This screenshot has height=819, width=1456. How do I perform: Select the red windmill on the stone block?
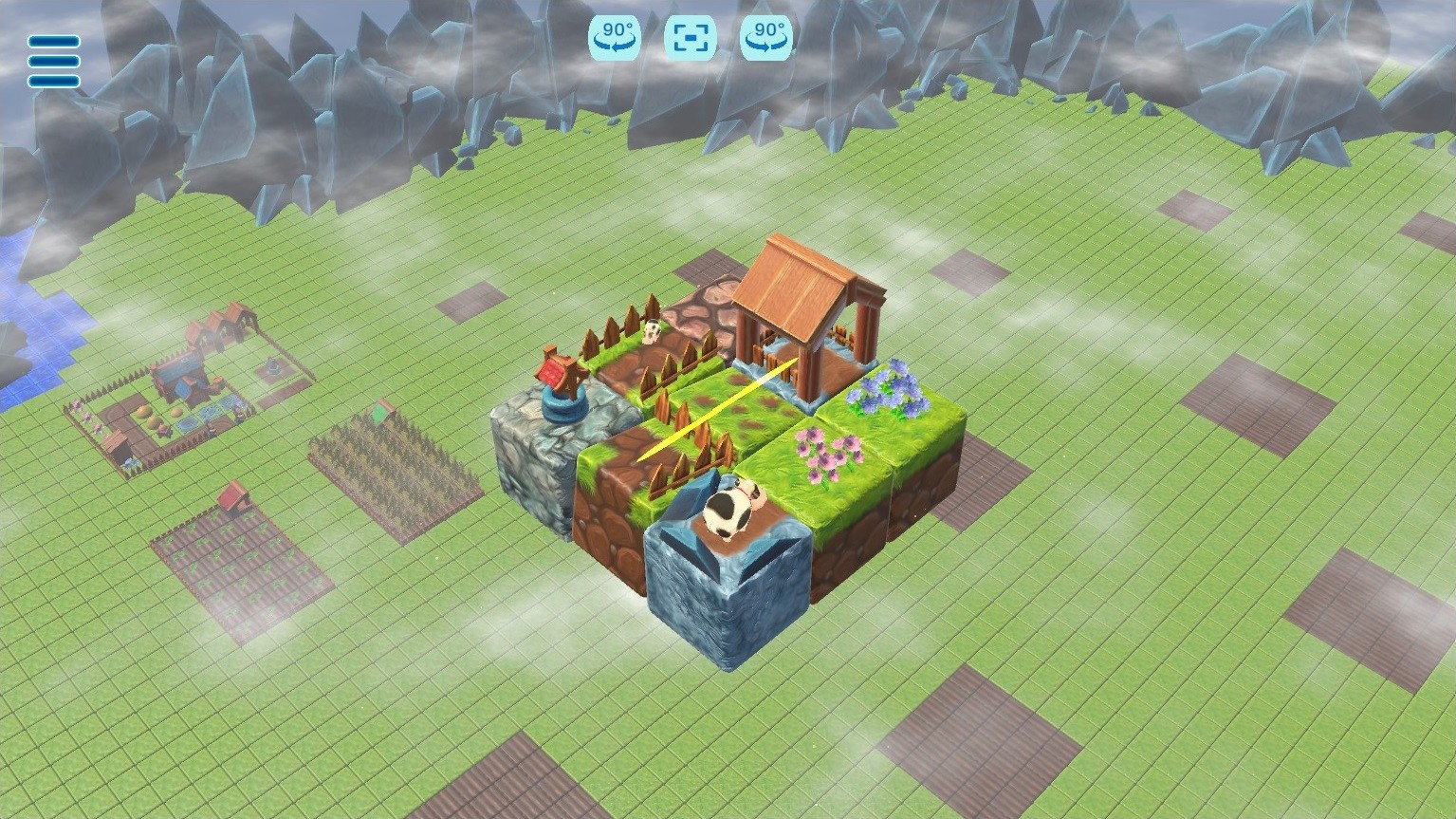click(x=558, y=378)
